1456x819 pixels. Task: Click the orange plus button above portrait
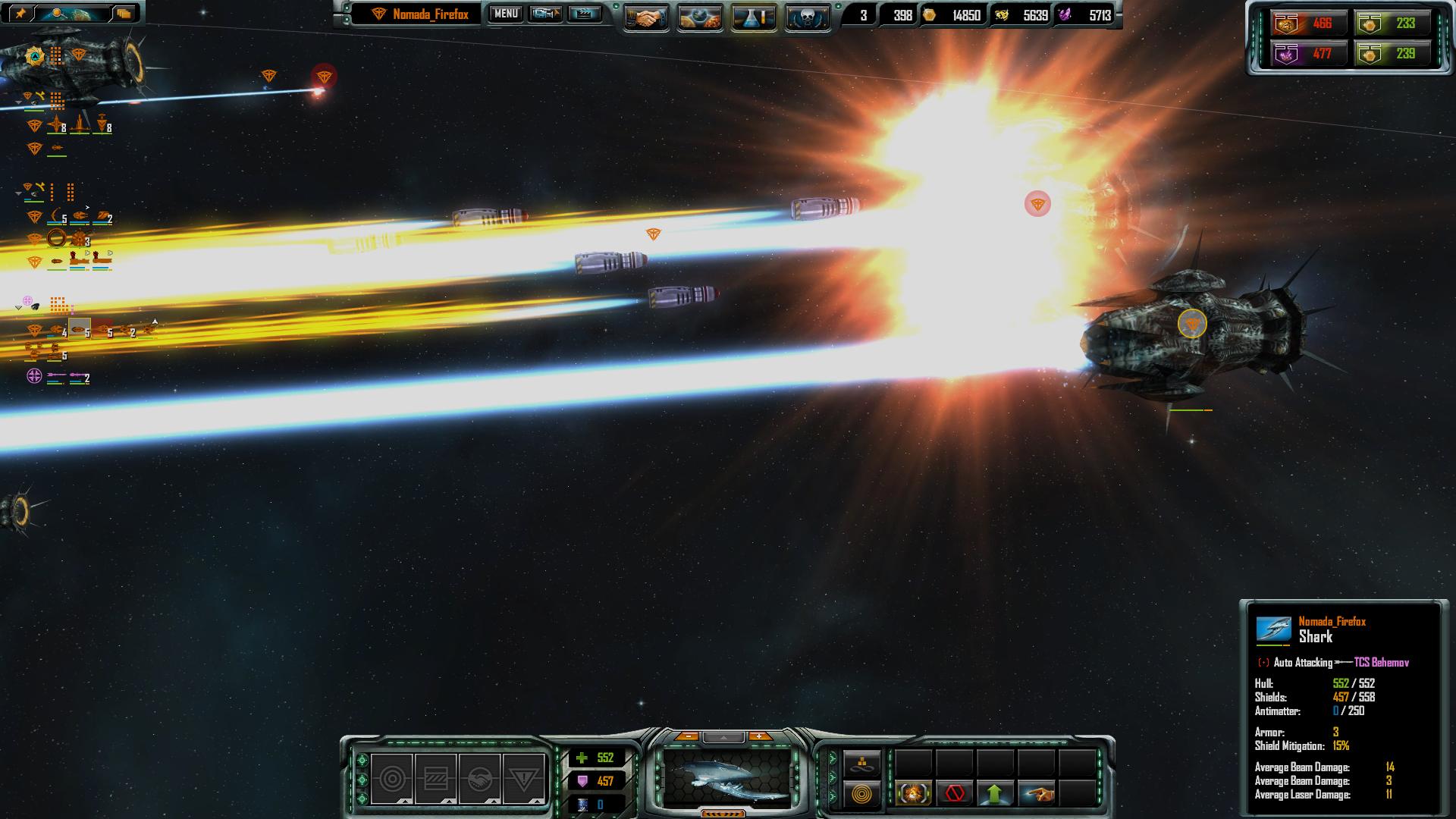759,736
